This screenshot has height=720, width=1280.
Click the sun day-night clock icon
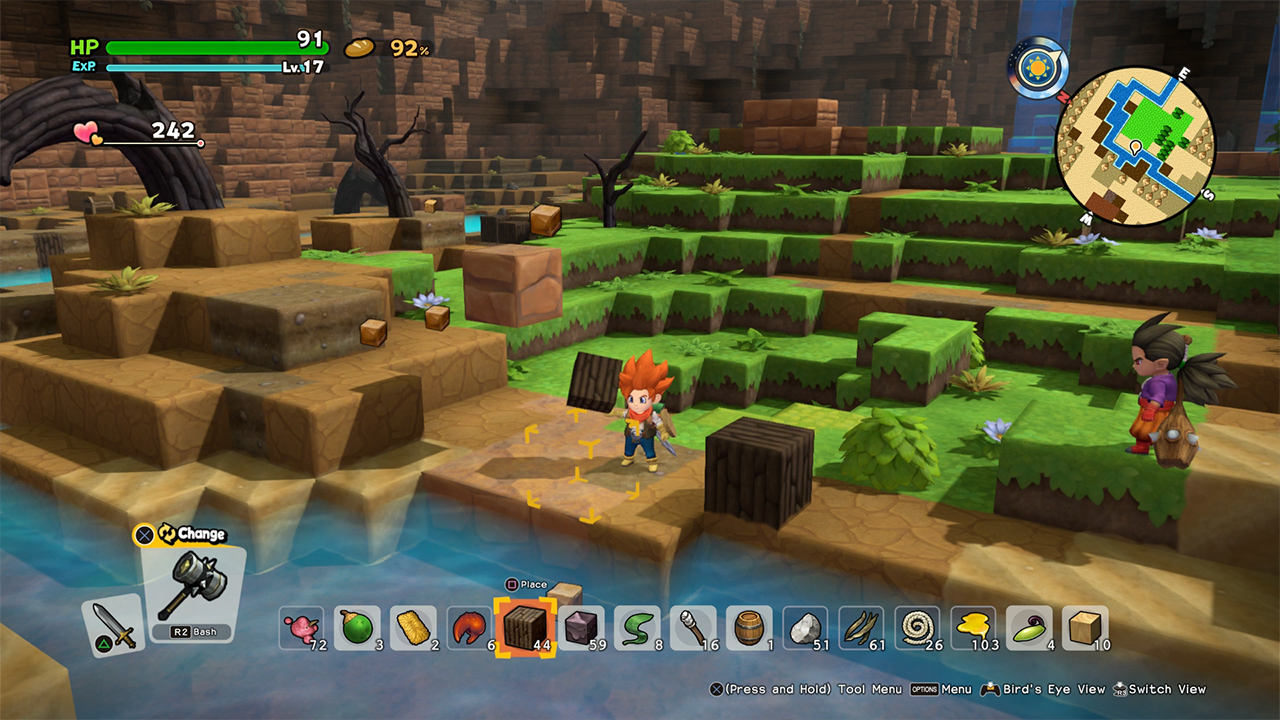(1037, 68)
